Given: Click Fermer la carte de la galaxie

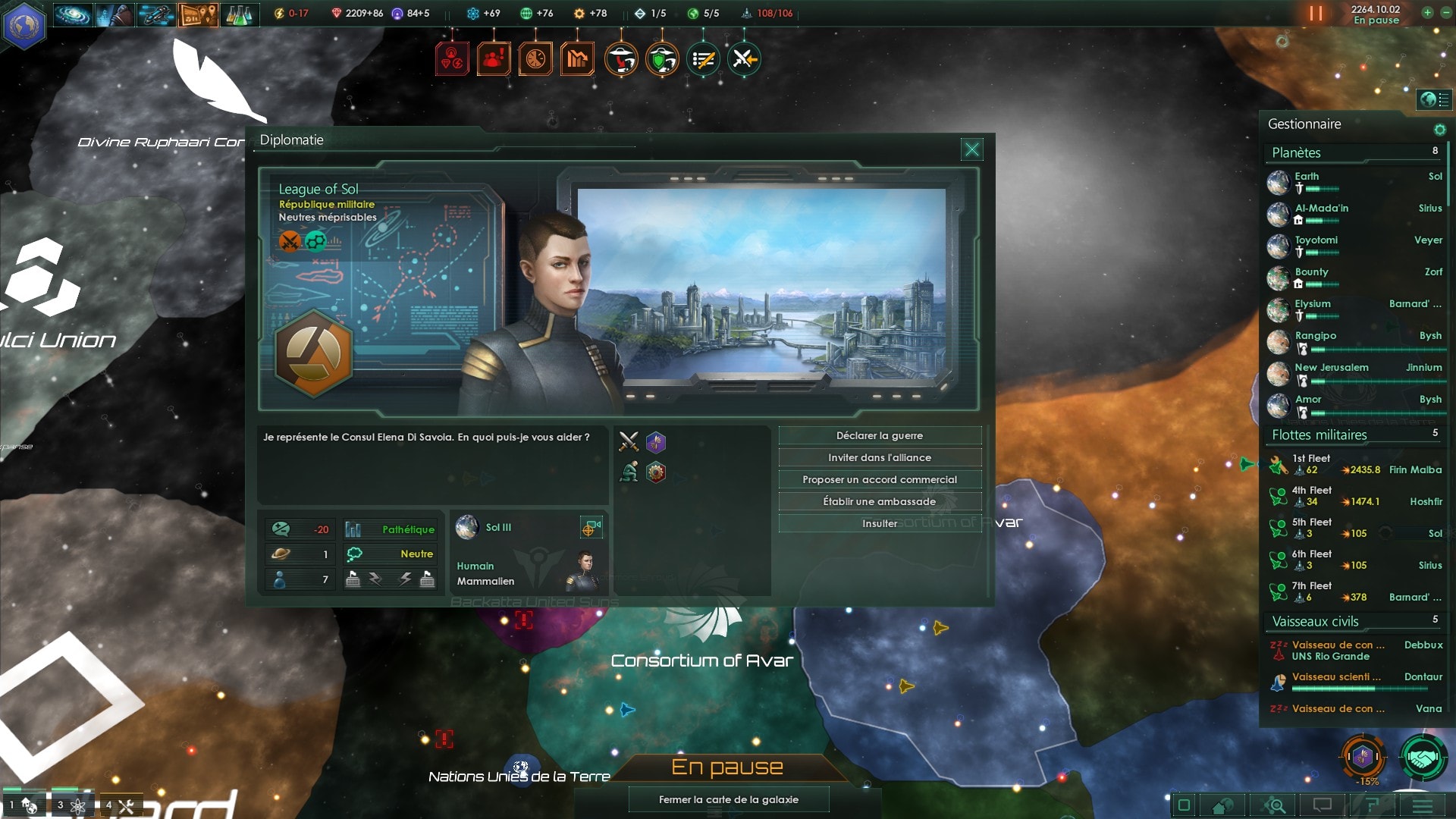Looking at the screenshot, I should [x=728, y=799].
